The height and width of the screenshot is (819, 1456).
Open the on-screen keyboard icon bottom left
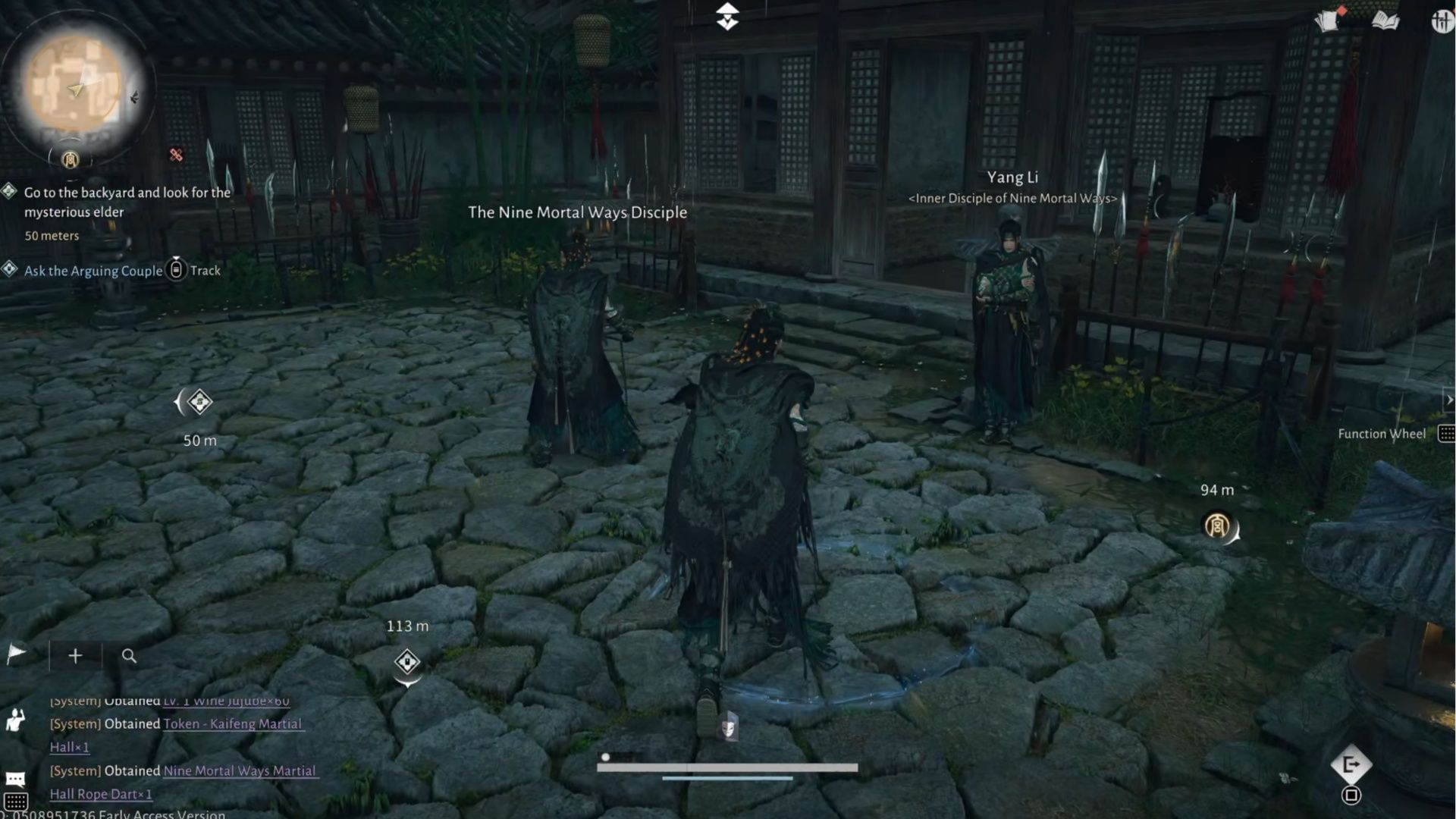click(x=17, y=802)
